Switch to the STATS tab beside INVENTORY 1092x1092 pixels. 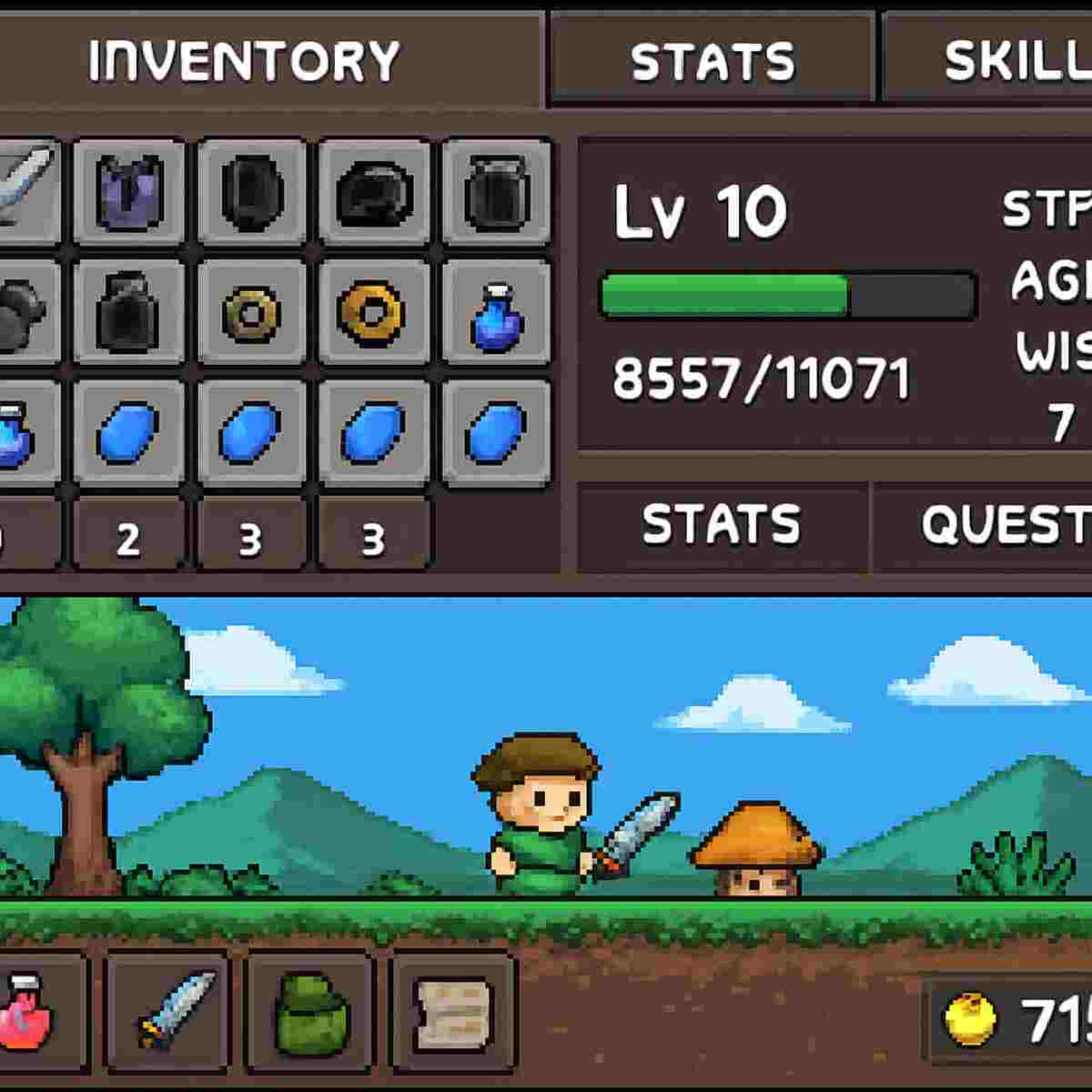pyautogui.click(x=713, y=61)
